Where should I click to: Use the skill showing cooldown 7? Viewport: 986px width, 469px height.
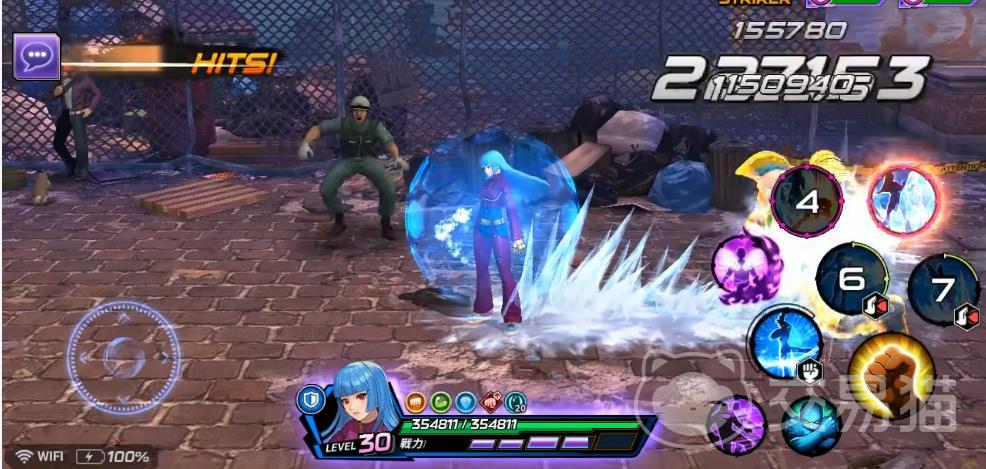(x=943, y=289)
